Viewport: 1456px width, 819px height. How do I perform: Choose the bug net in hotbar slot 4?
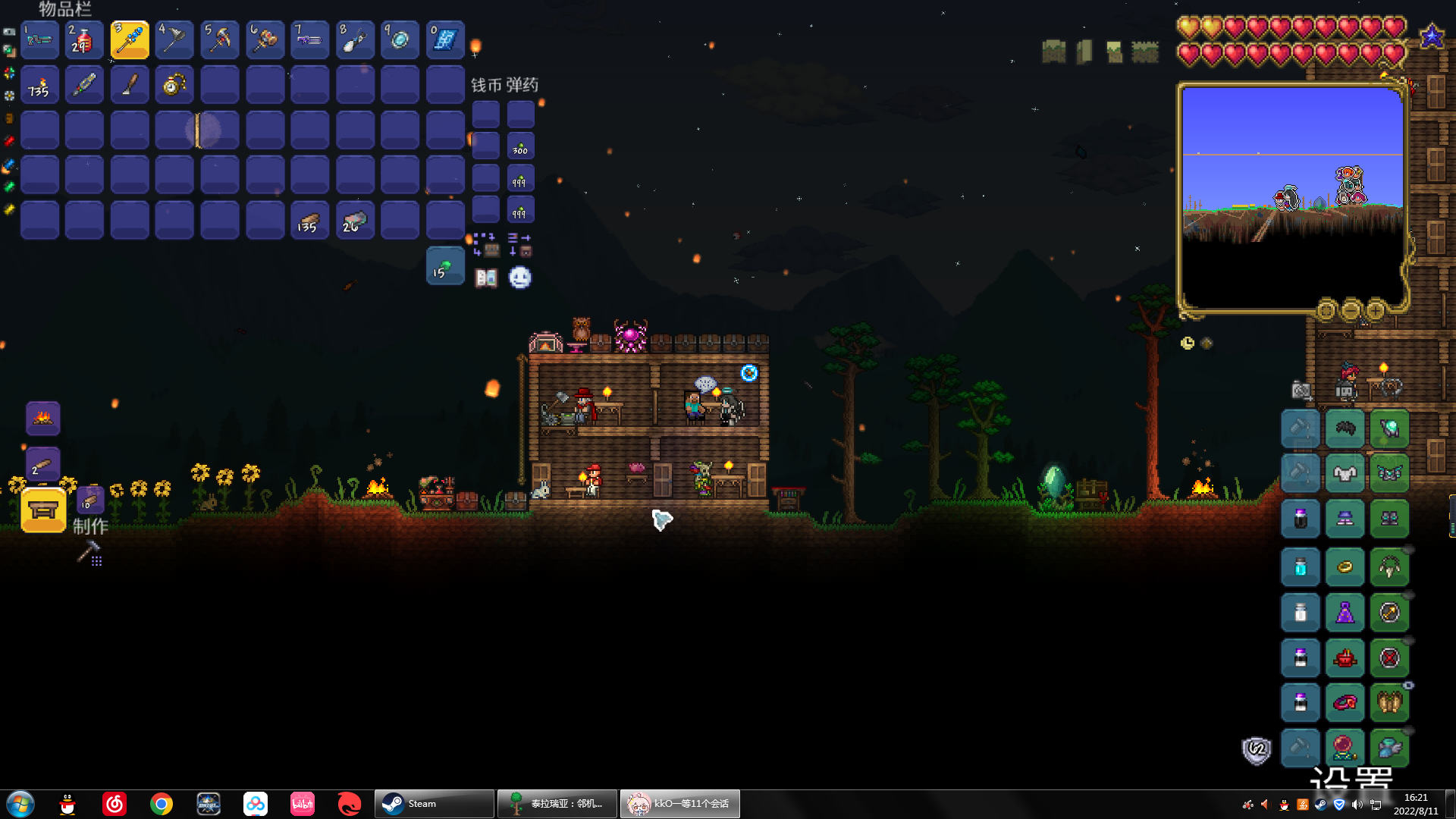click(x=174, y=39)
